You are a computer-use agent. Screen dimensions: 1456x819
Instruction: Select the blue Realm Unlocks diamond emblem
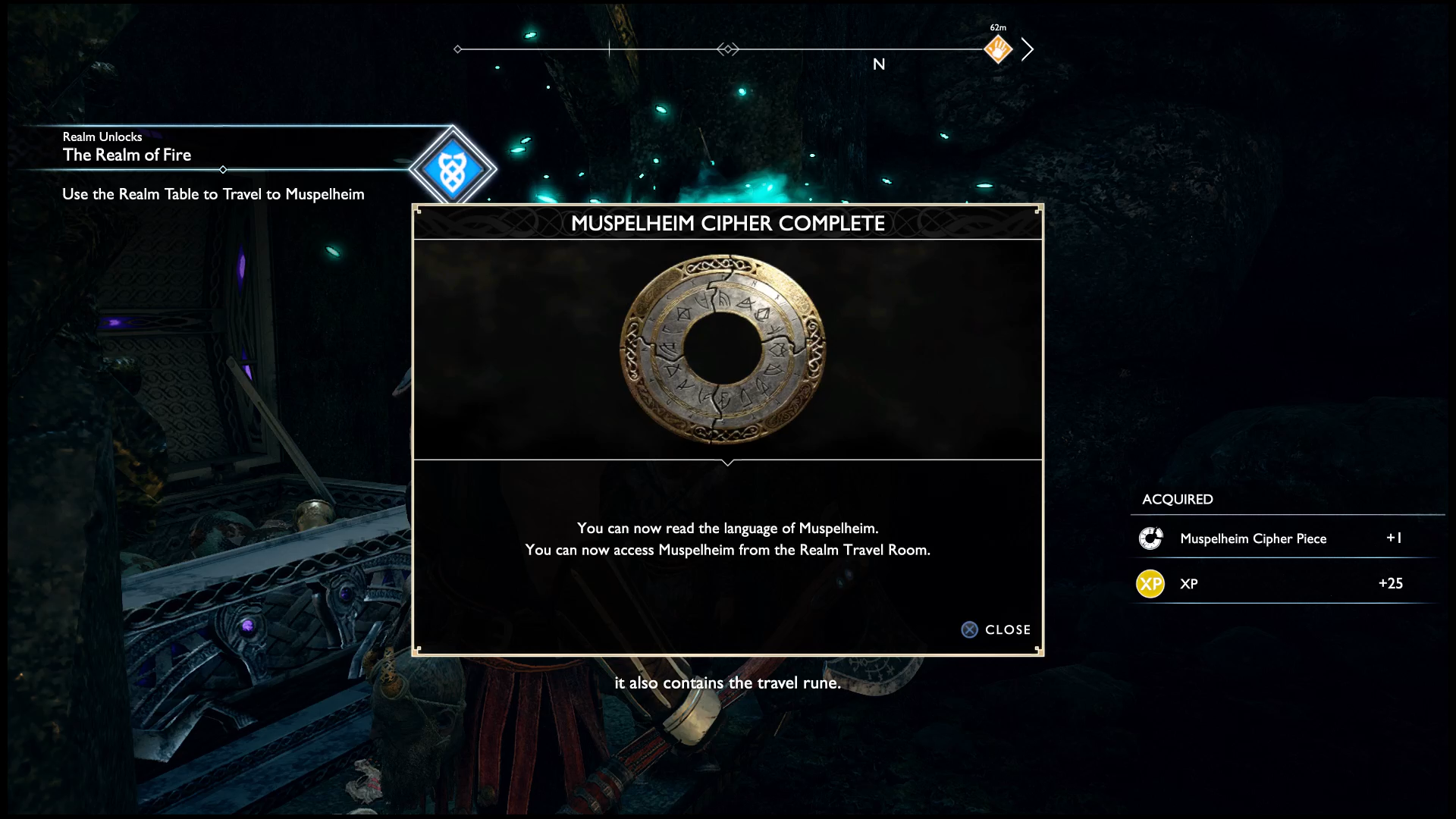click(x=453, y=169)
